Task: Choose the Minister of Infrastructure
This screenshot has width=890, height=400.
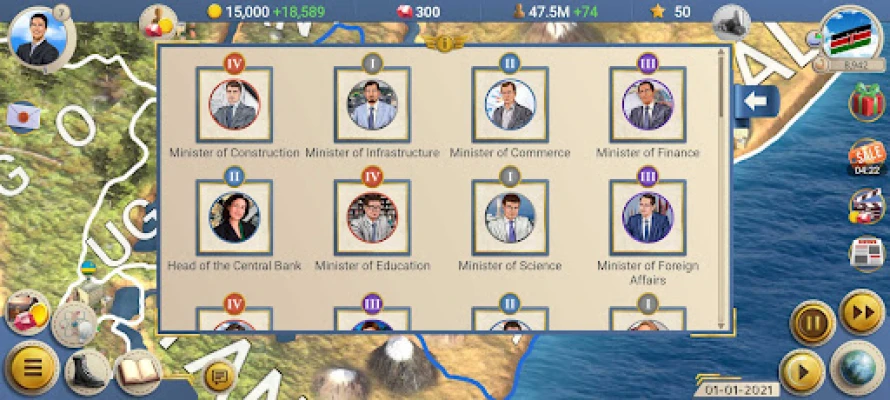Action: (372, 105)
